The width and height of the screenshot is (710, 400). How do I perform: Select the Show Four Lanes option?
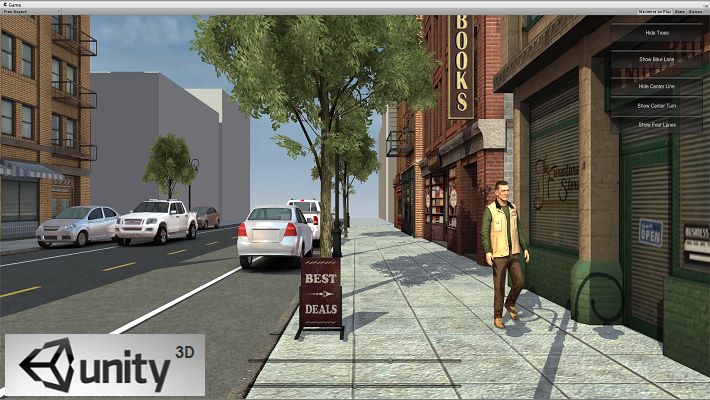[654, 124]
